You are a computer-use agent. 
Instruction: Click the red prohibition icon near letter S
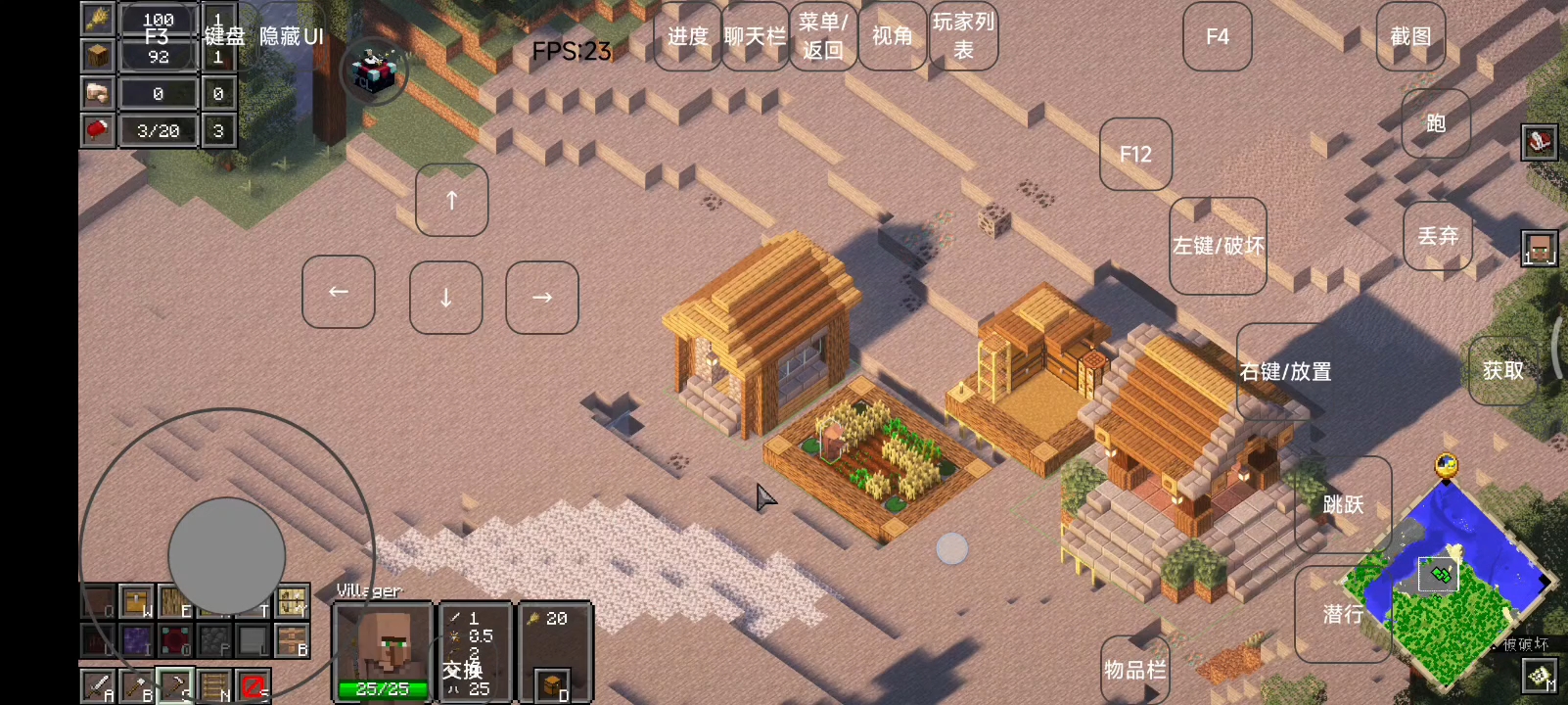(253, 685)
